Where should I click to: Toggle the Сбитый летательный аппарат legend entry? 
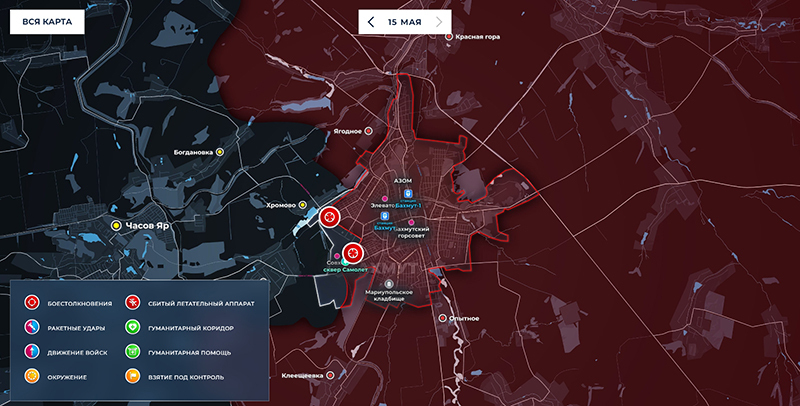132,302
